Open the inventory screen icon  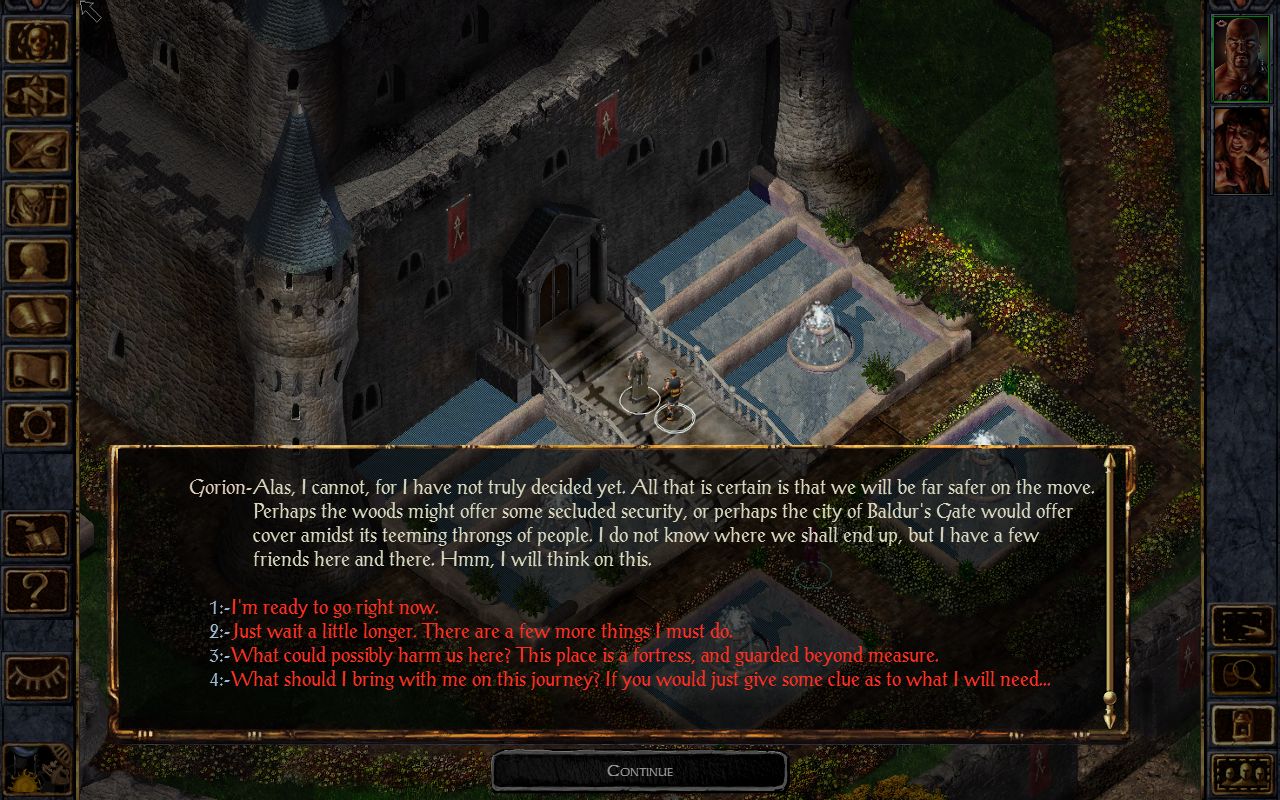coord(37,204)
